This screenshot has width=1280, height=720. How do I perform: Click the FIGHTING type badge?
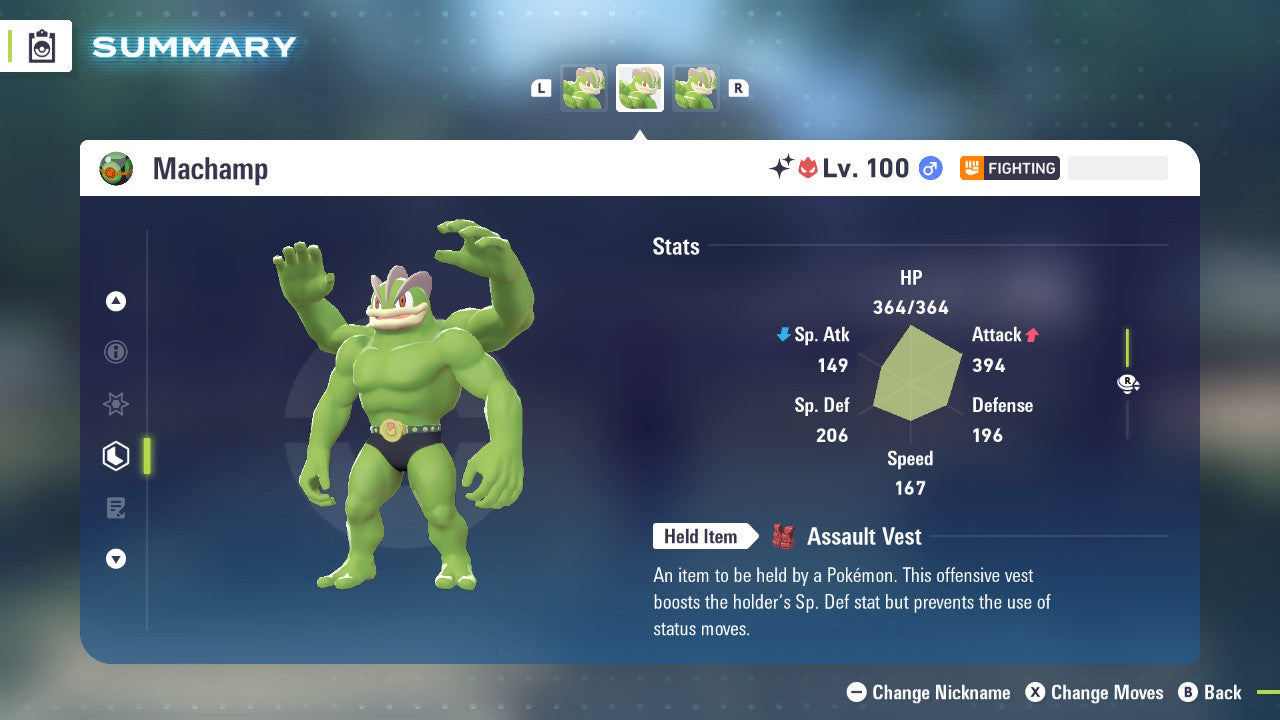point(1010,168)
